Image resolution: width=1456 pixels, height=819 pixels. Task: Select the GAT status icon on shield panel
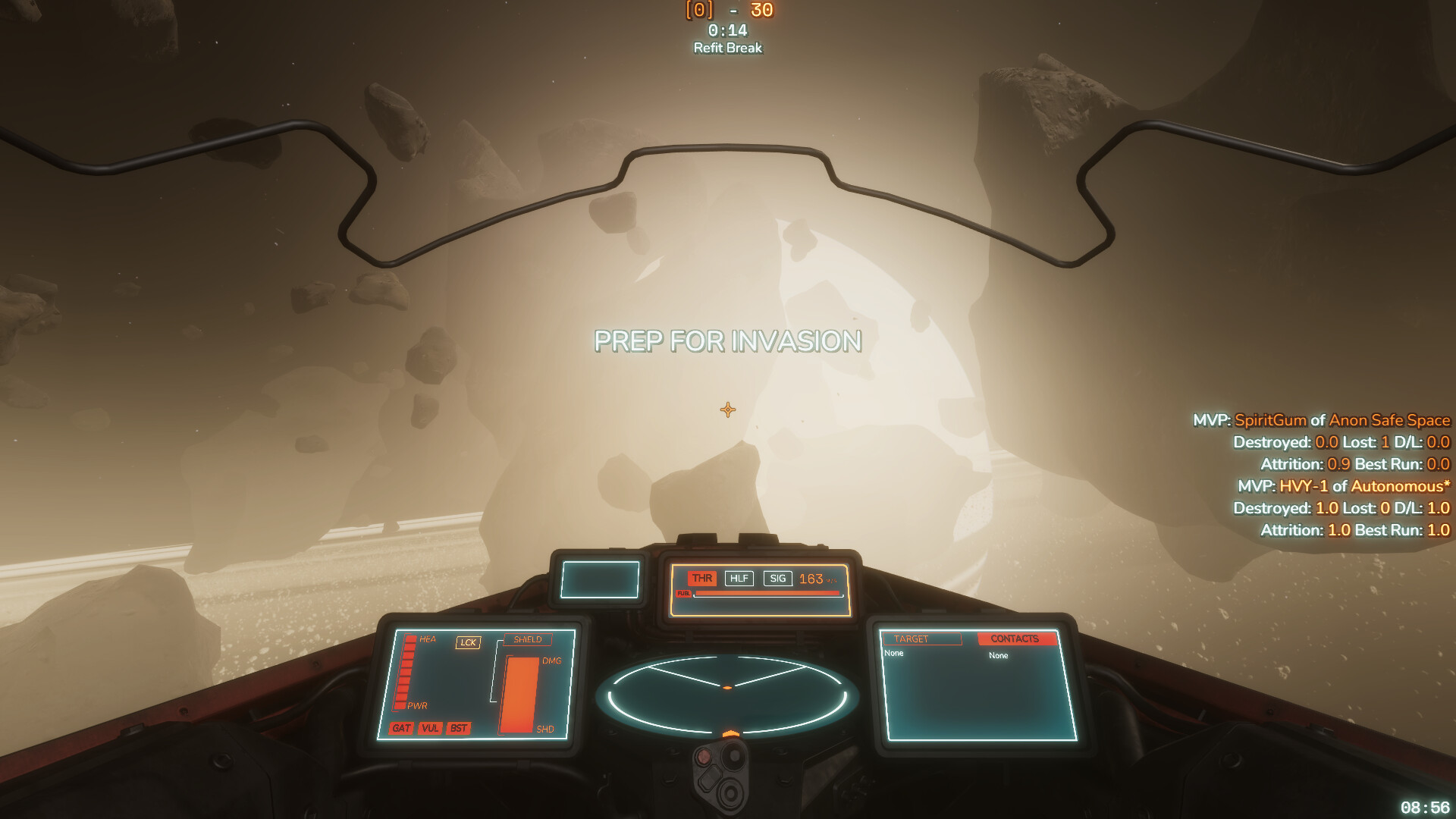(401, 728)
